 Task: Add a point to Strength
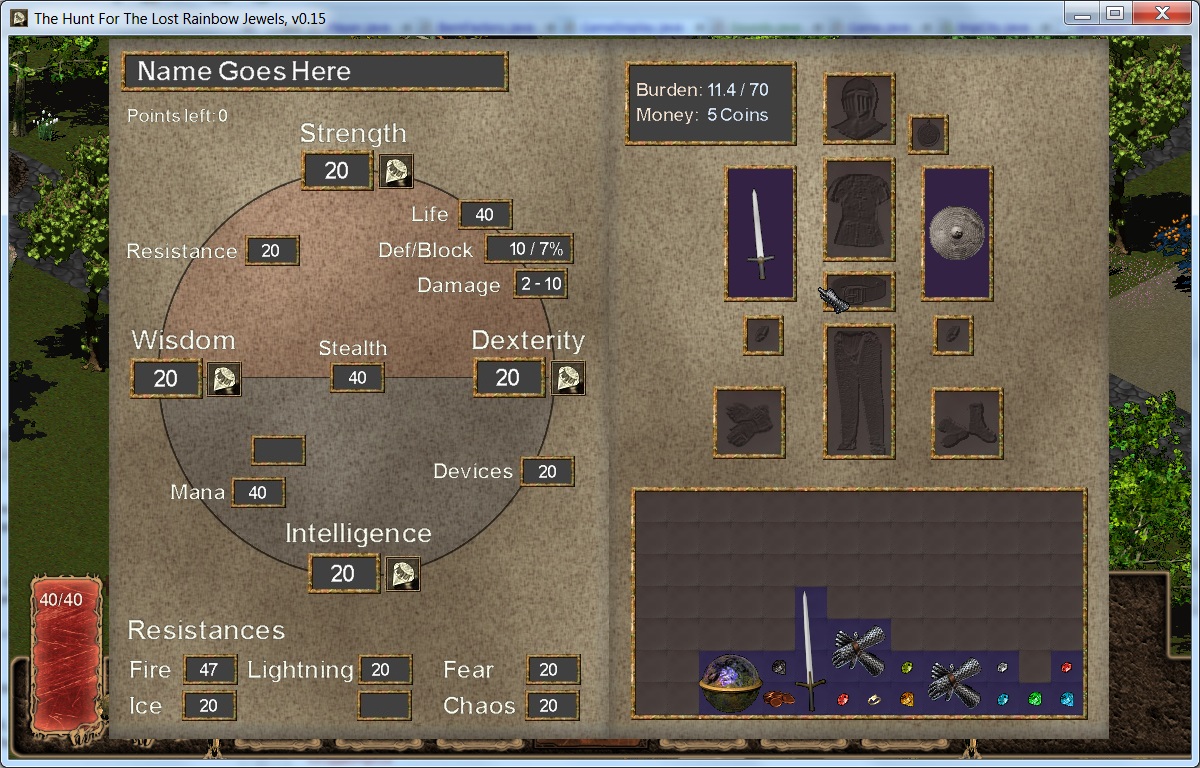tap(396, 171)
